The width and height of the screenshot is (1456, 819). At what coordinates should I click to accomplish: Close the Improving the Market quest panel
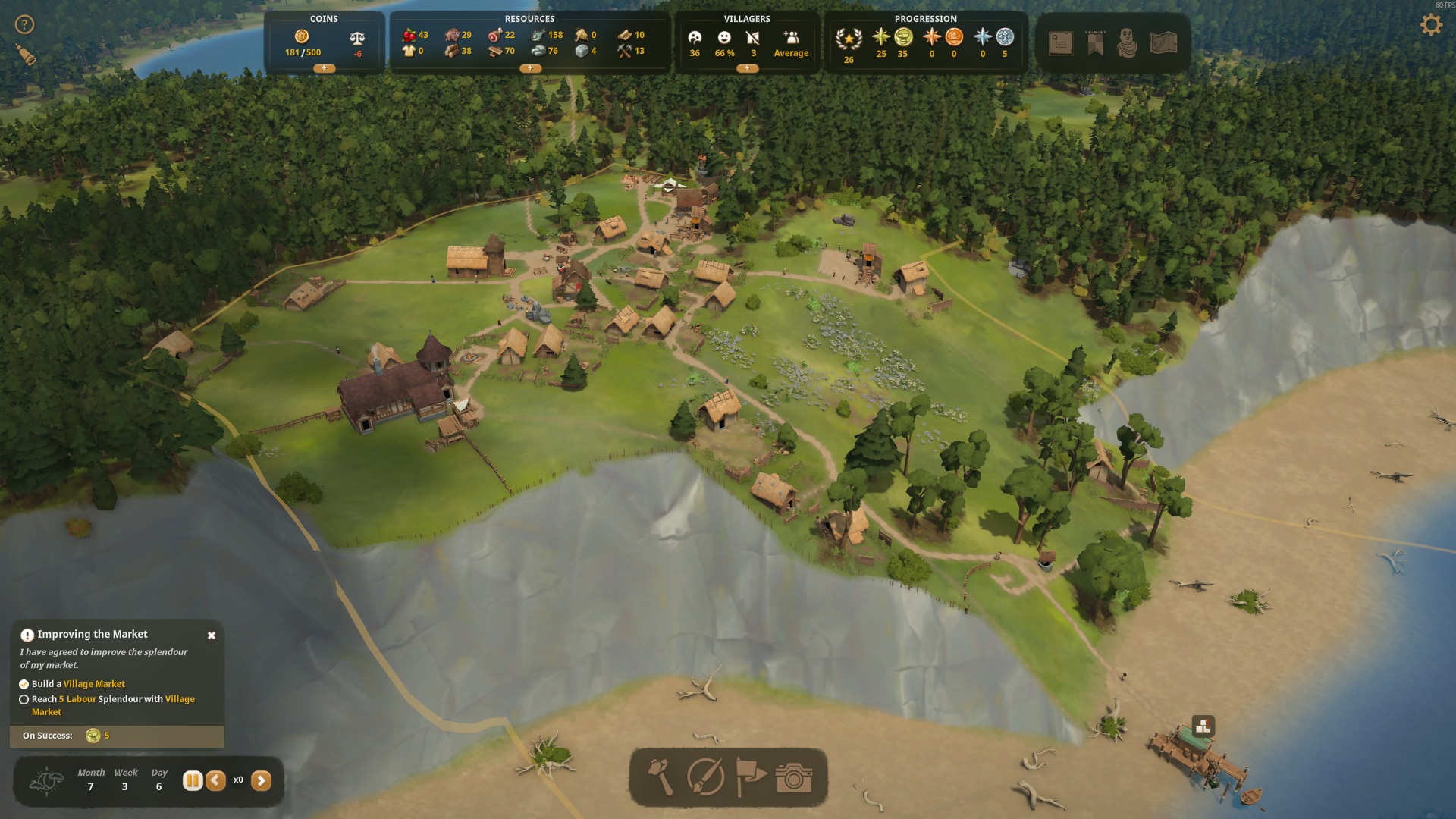pos(212,635)
